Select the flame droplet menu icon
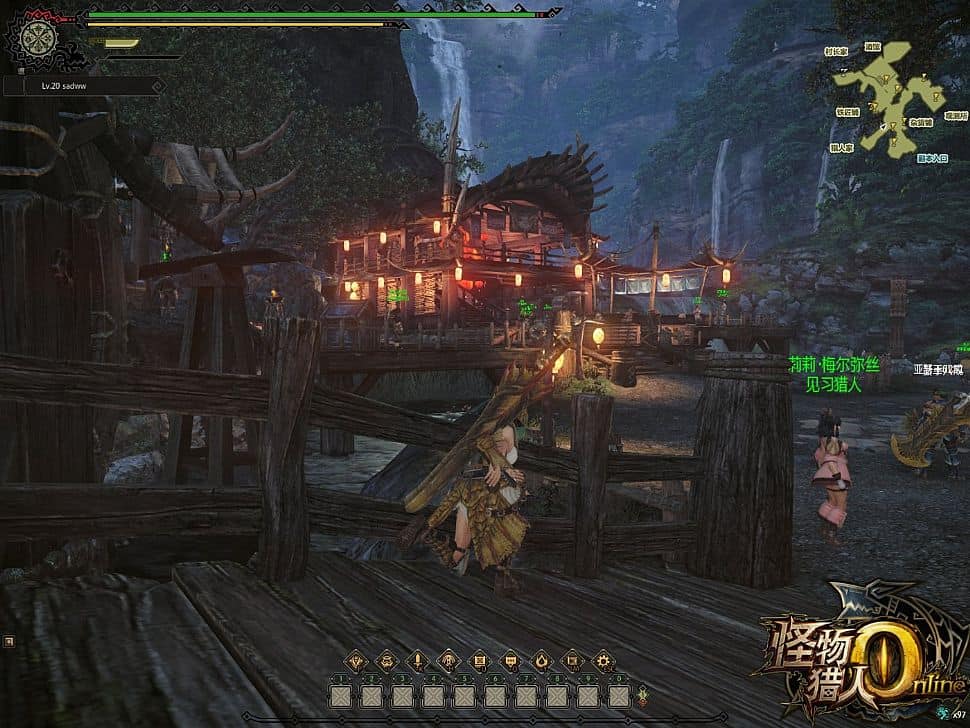970x728 pixels. pos(541,660)
